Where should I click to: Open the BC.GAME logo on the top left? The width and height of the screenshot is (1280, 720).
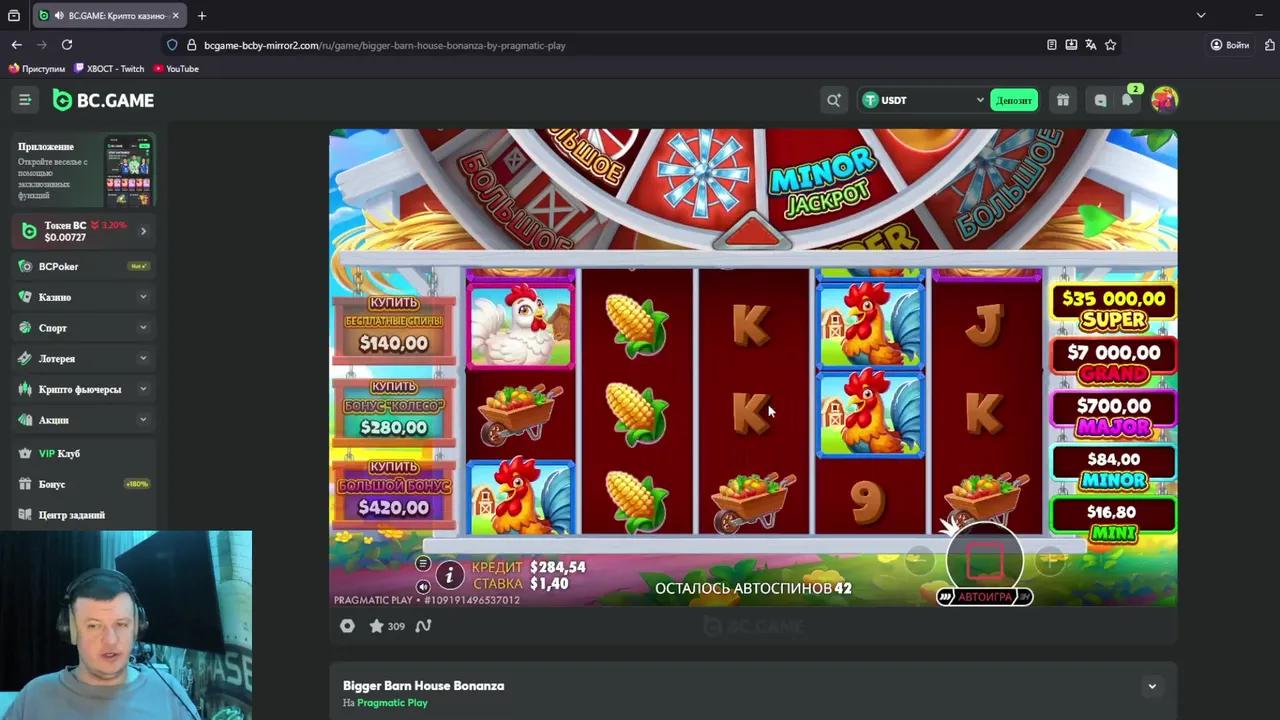(103, 100)
